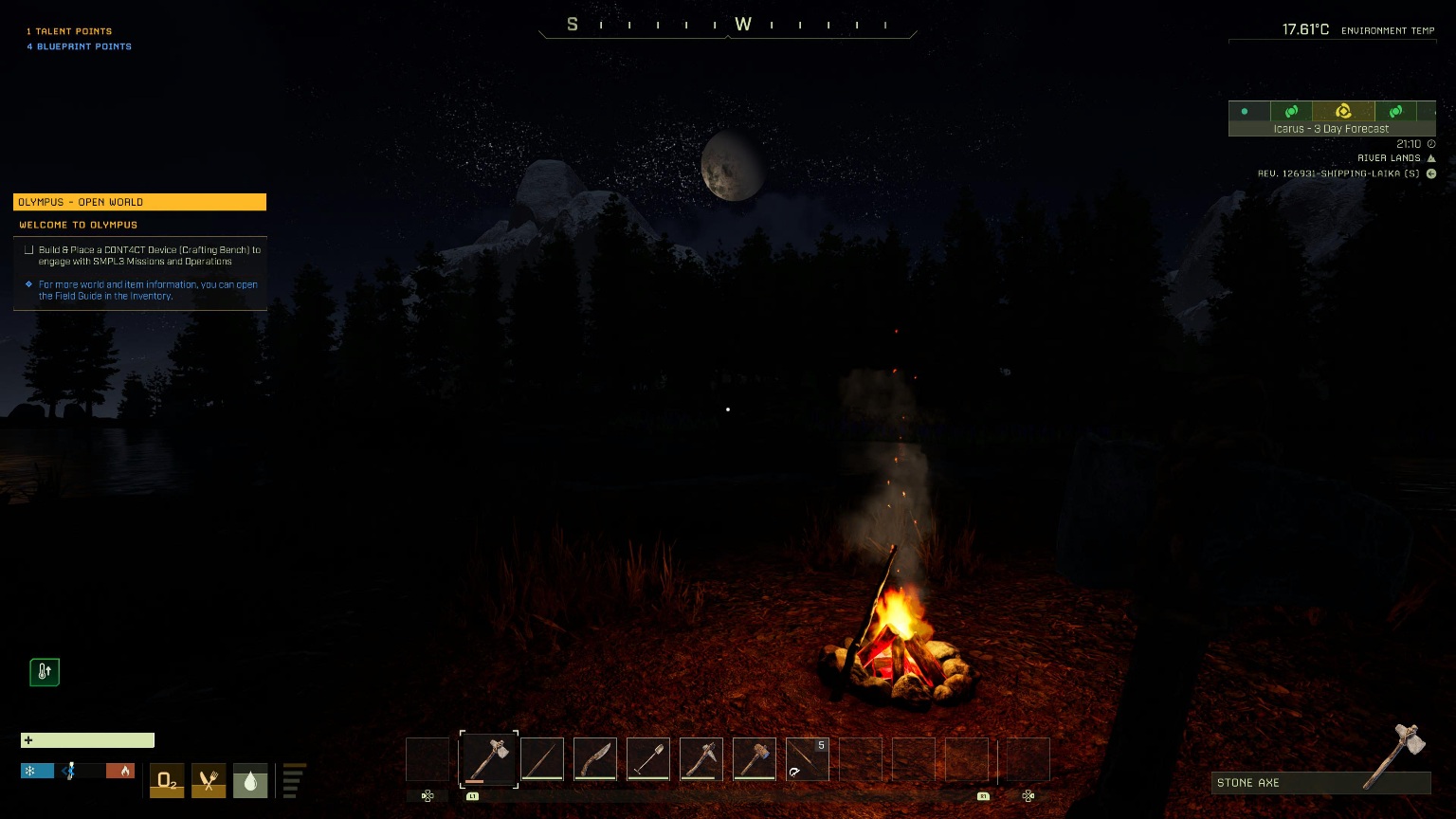Click the compass bar's W heading

click(743, 25)
